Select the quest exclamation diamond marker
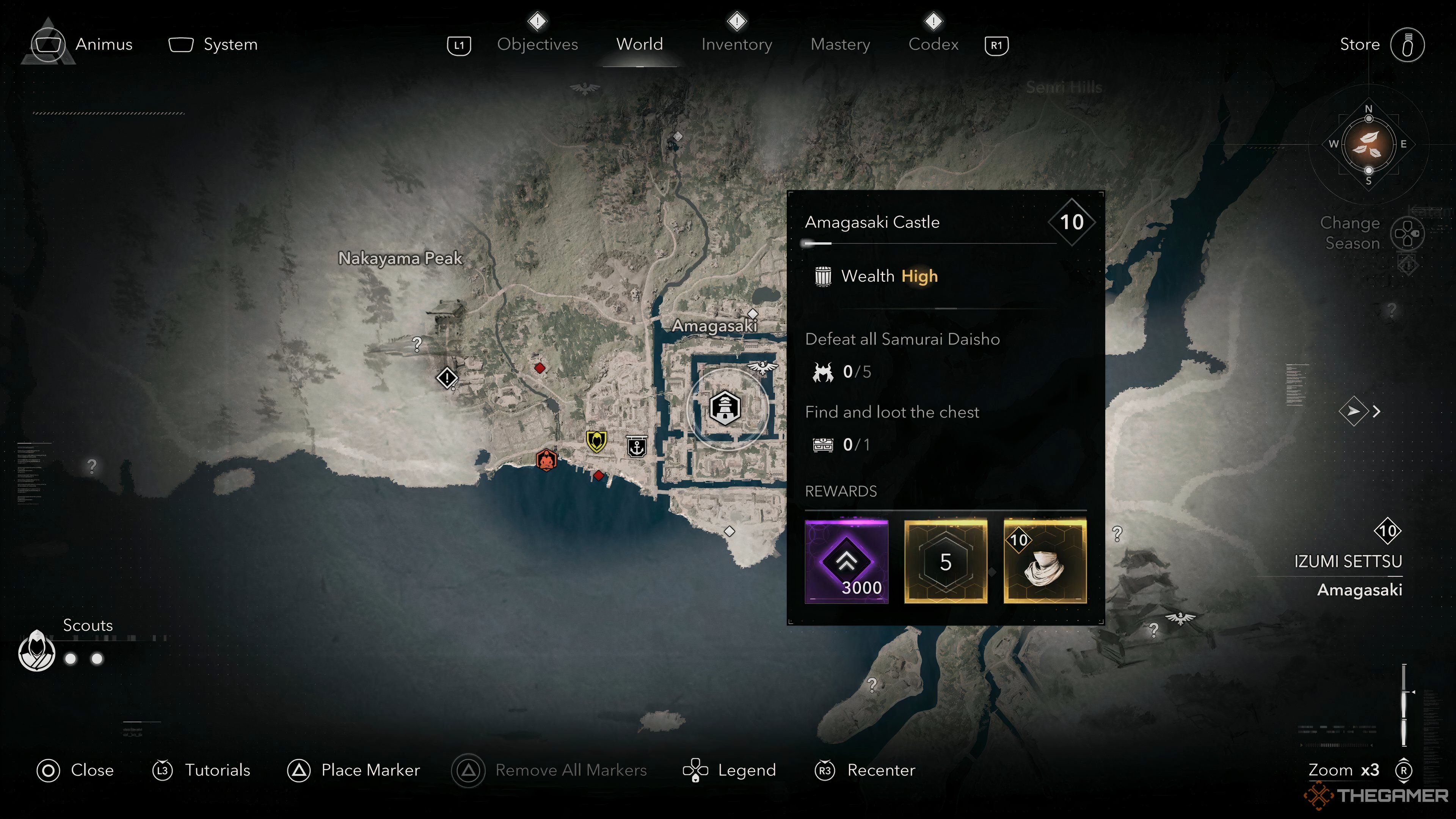The height and width of the screenshot is (819, 1456). pos(447,378)
